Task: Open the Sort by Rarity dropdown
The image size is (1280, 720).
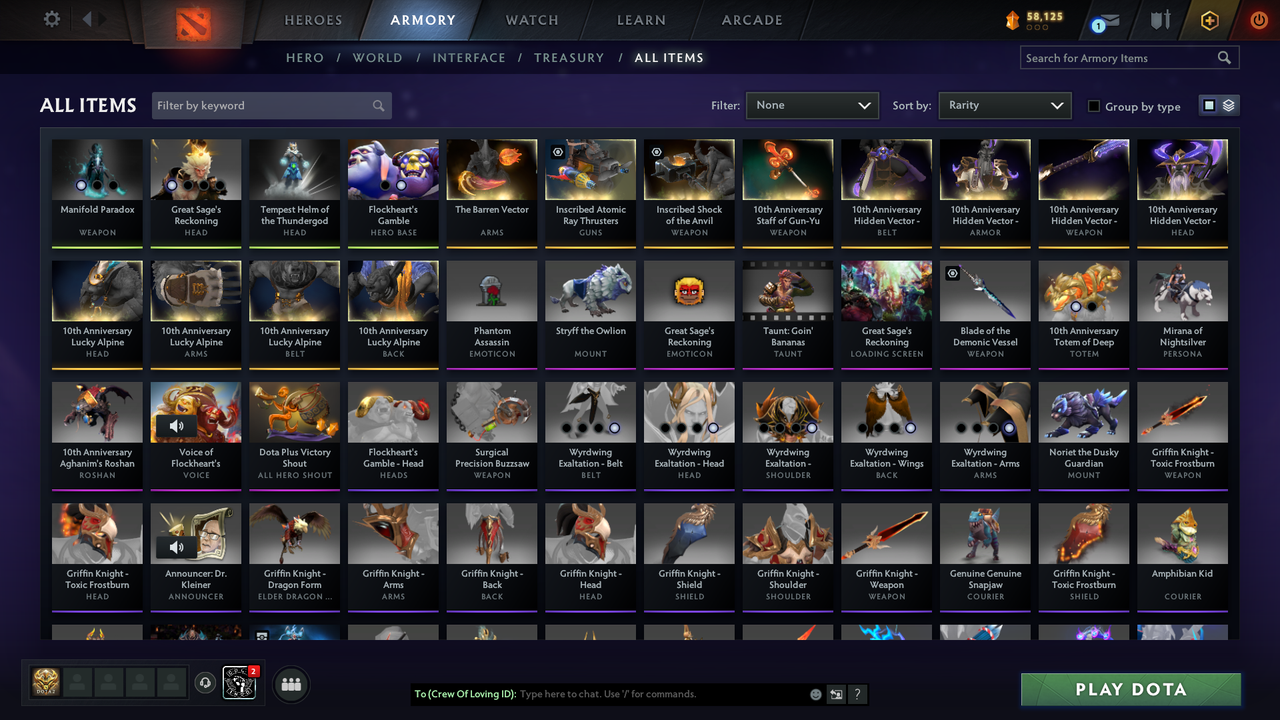Action: pyautogui.click(x=1005, y=104)
